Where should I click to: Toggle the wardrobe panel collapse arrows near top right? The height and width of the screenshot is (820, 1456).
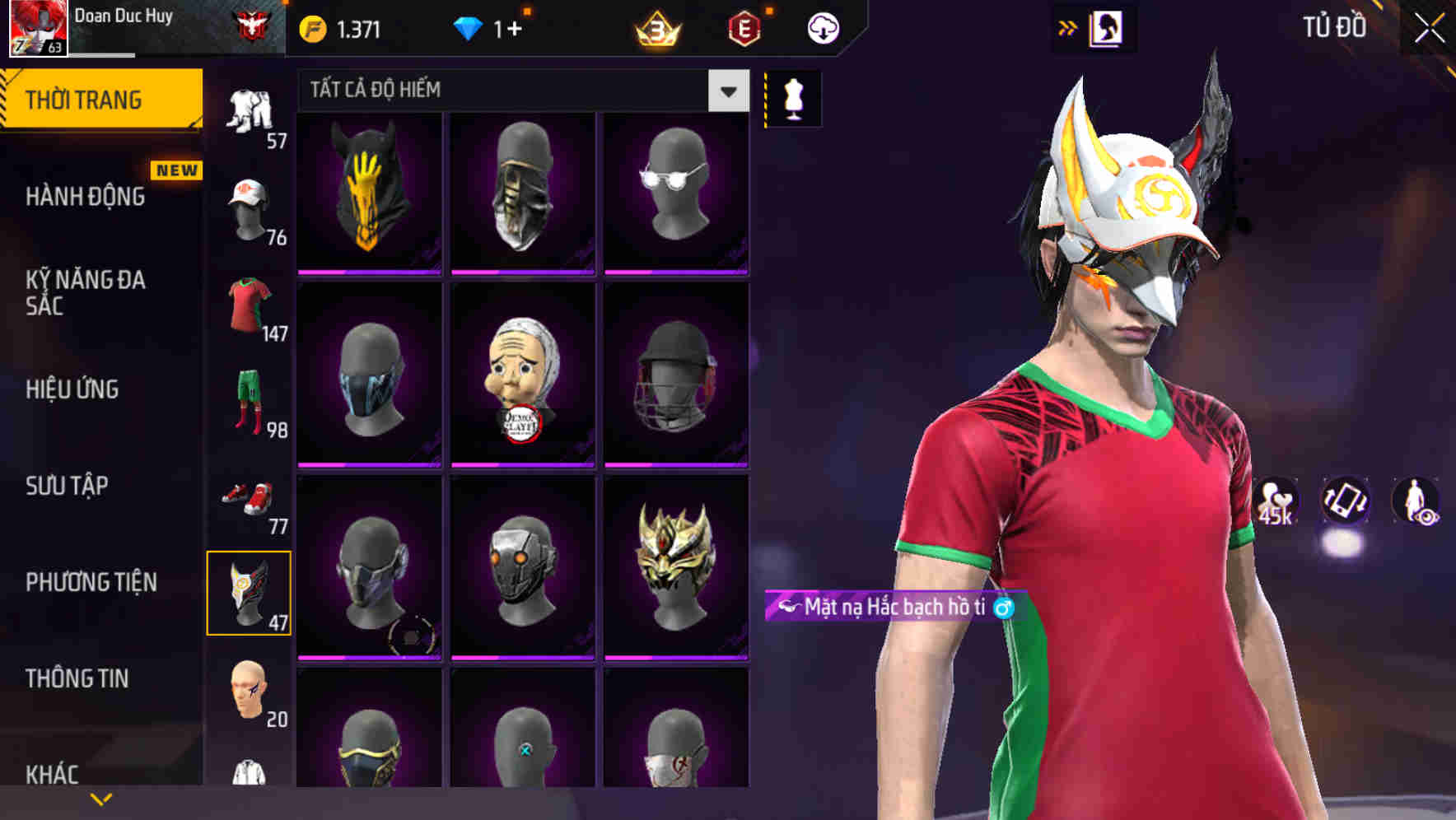pos(1068,26)
